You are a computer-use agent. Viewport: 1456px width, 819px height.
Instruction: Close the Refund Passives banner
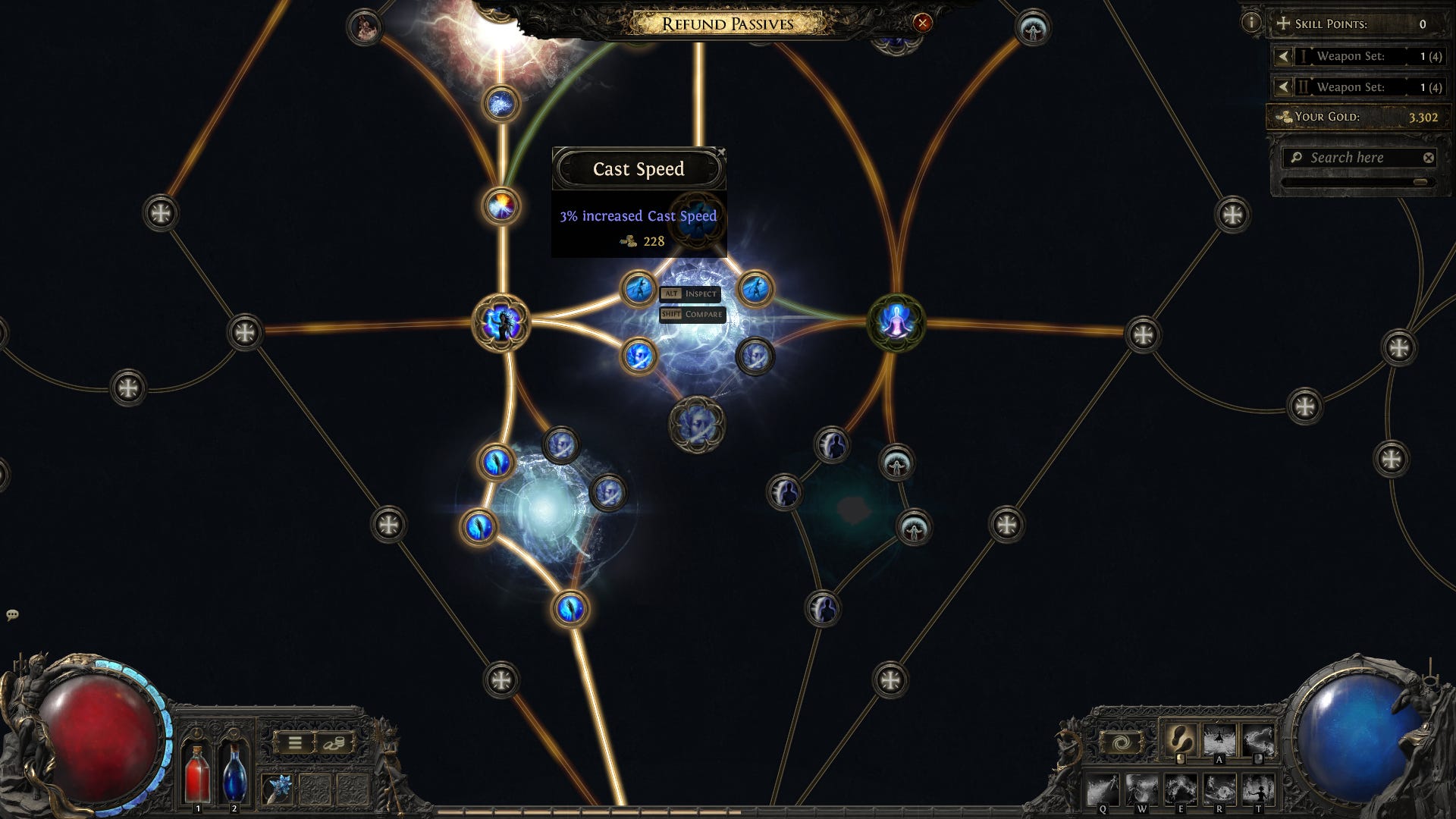(922, 23)
